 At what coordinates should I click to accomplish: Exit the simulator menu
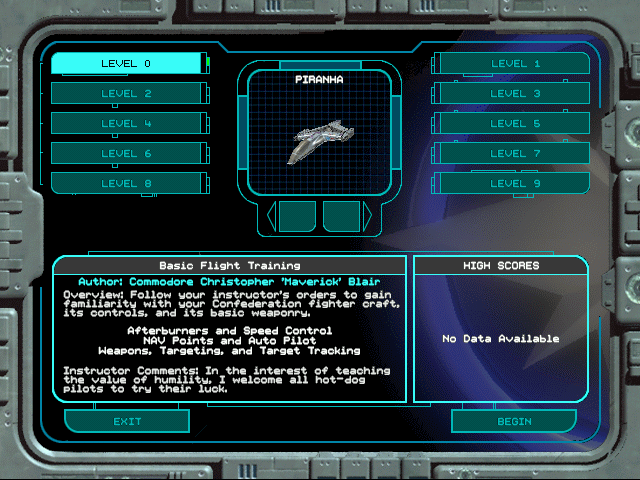click(x=127, y=421)
